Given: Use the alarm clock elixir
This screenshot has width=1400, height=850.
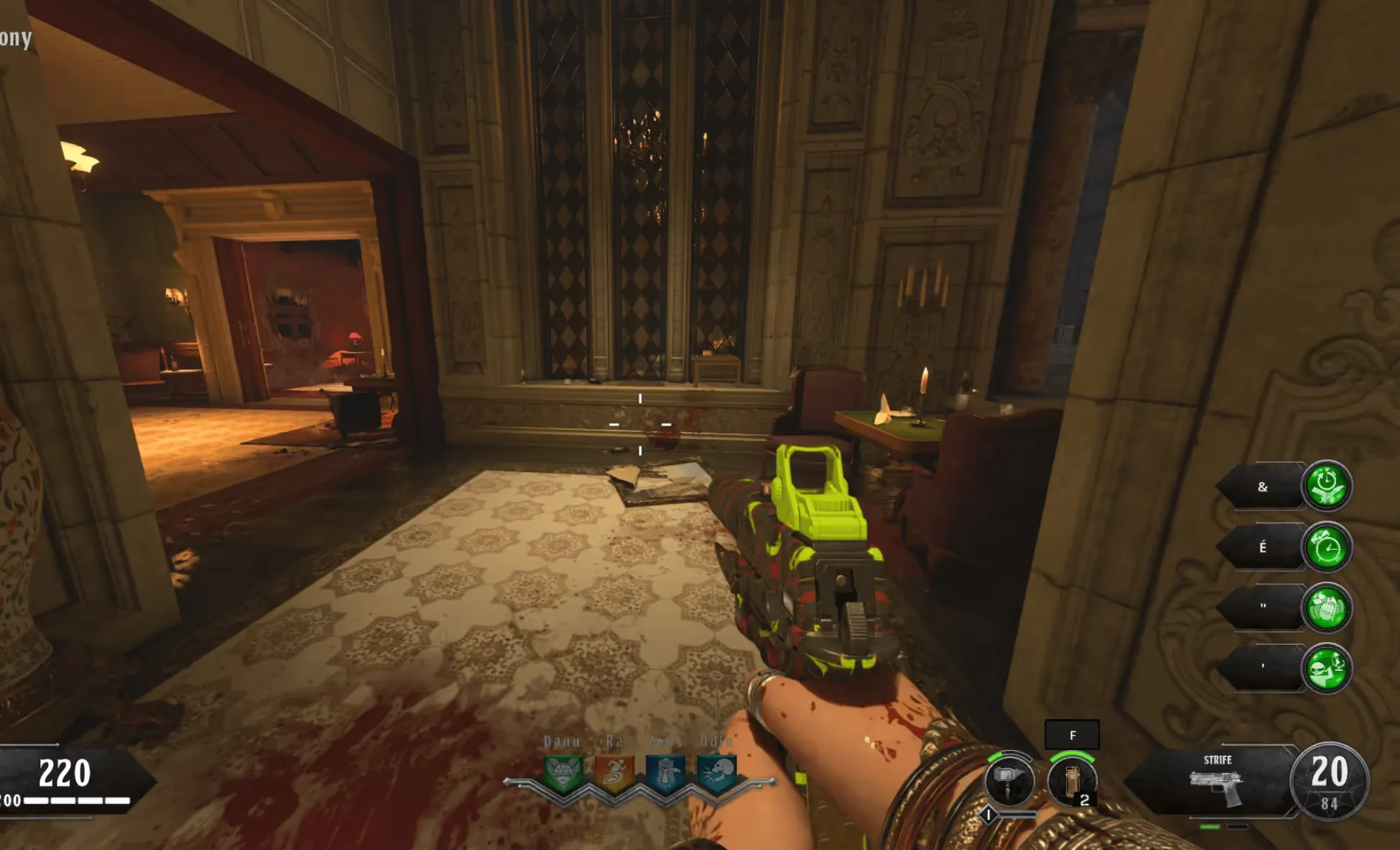Looking at the screenshot, I should point(1327,548).
